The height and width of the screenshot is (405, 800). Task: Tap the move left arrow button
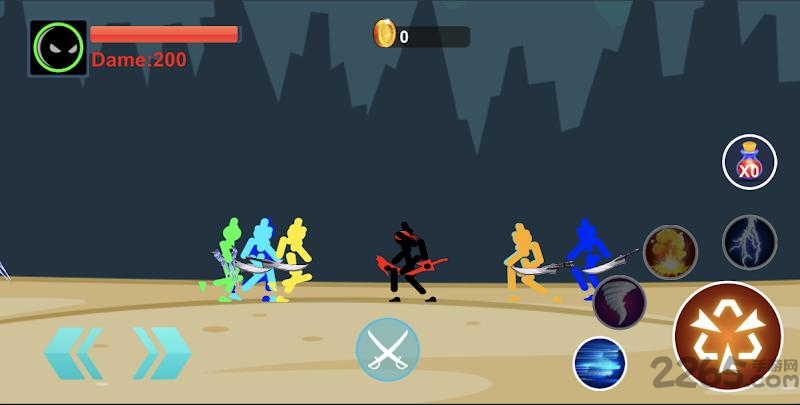[x=73, y=352]
